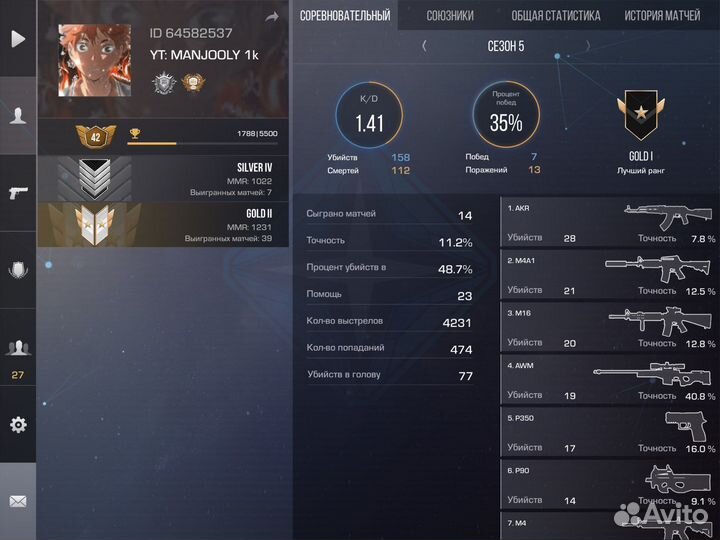This screenshot has width=720, height=540.
Task: Select the Gold II rank row
Action: click(x=163, y=226)
